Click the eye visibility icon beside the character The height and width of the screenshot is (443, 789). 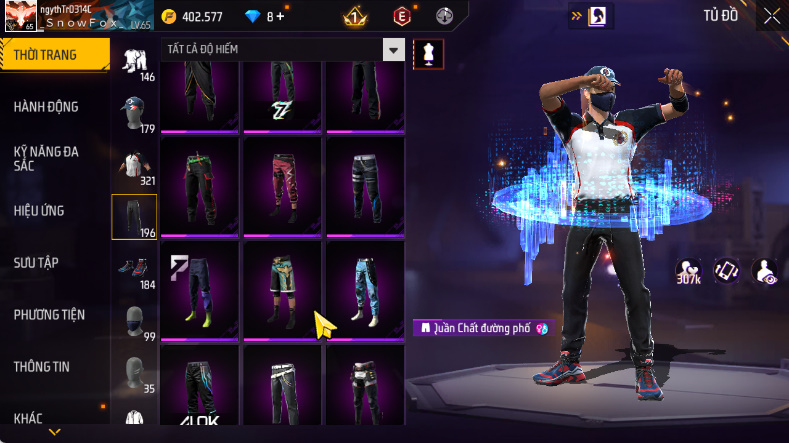point(765,270)
